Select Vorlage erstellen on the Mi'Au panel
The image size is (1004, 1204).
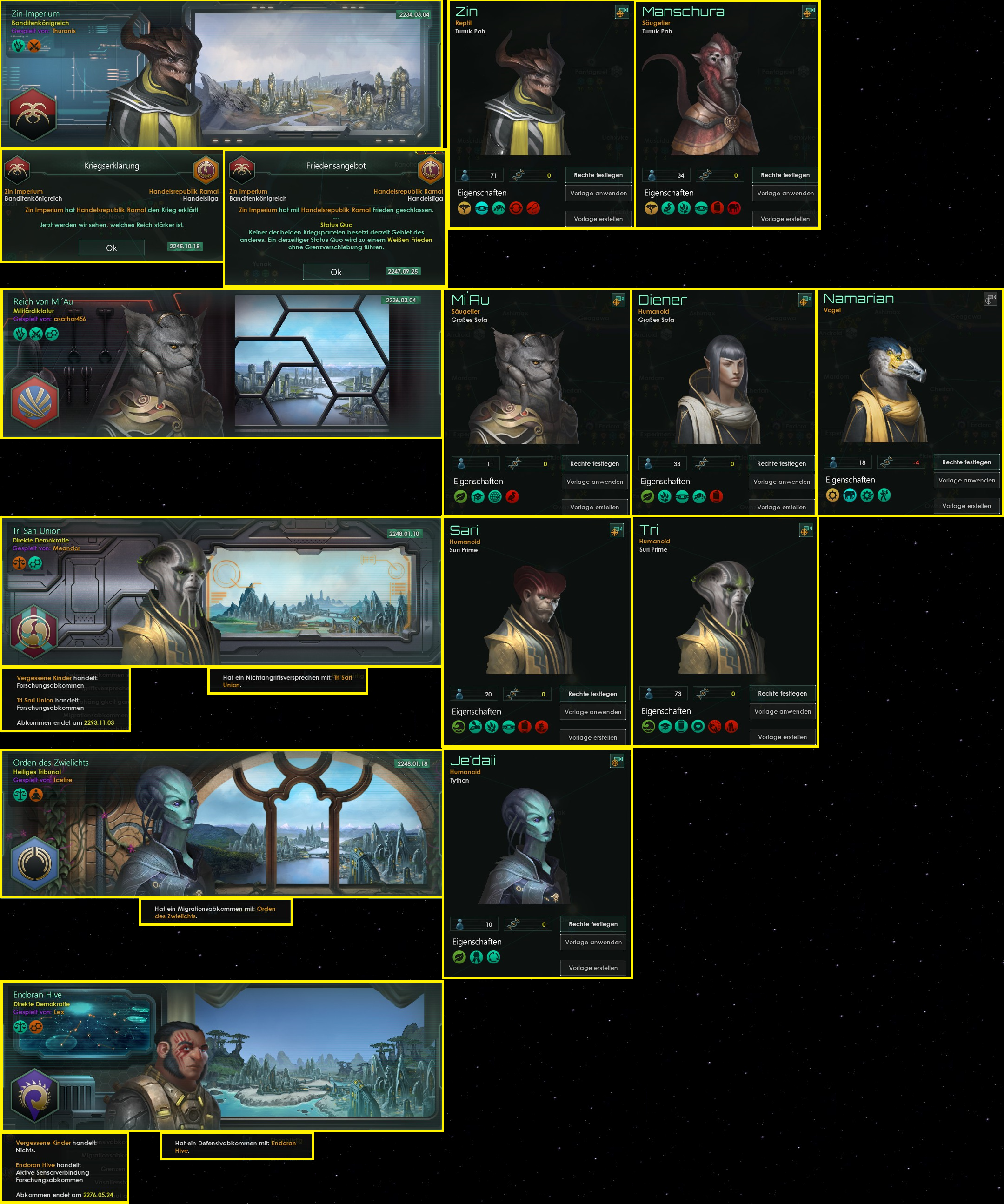[594, 507]
